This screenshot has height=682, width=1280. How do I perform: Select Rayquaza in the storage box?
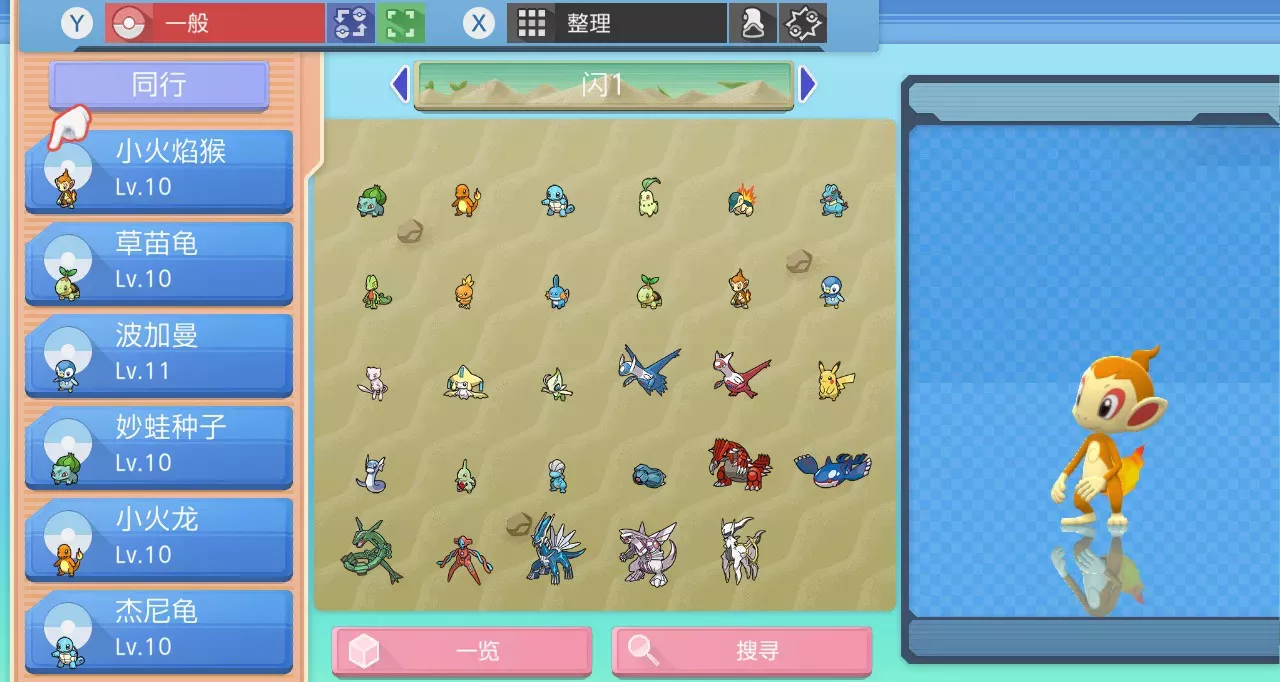coord(370,550)
